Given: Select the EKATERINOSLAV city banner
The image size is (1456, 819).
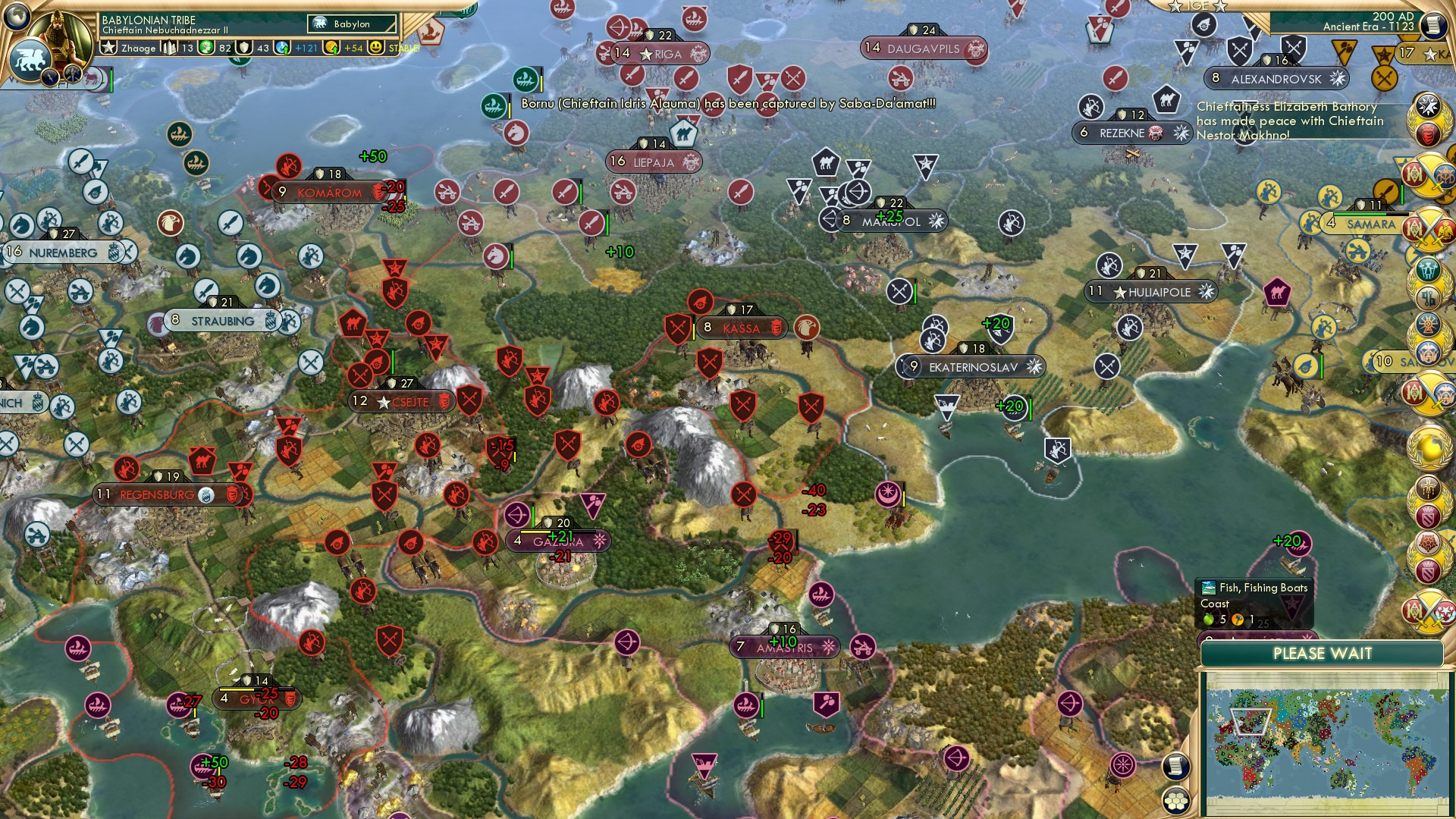Looking at the screenshot, I should [971, 366].
